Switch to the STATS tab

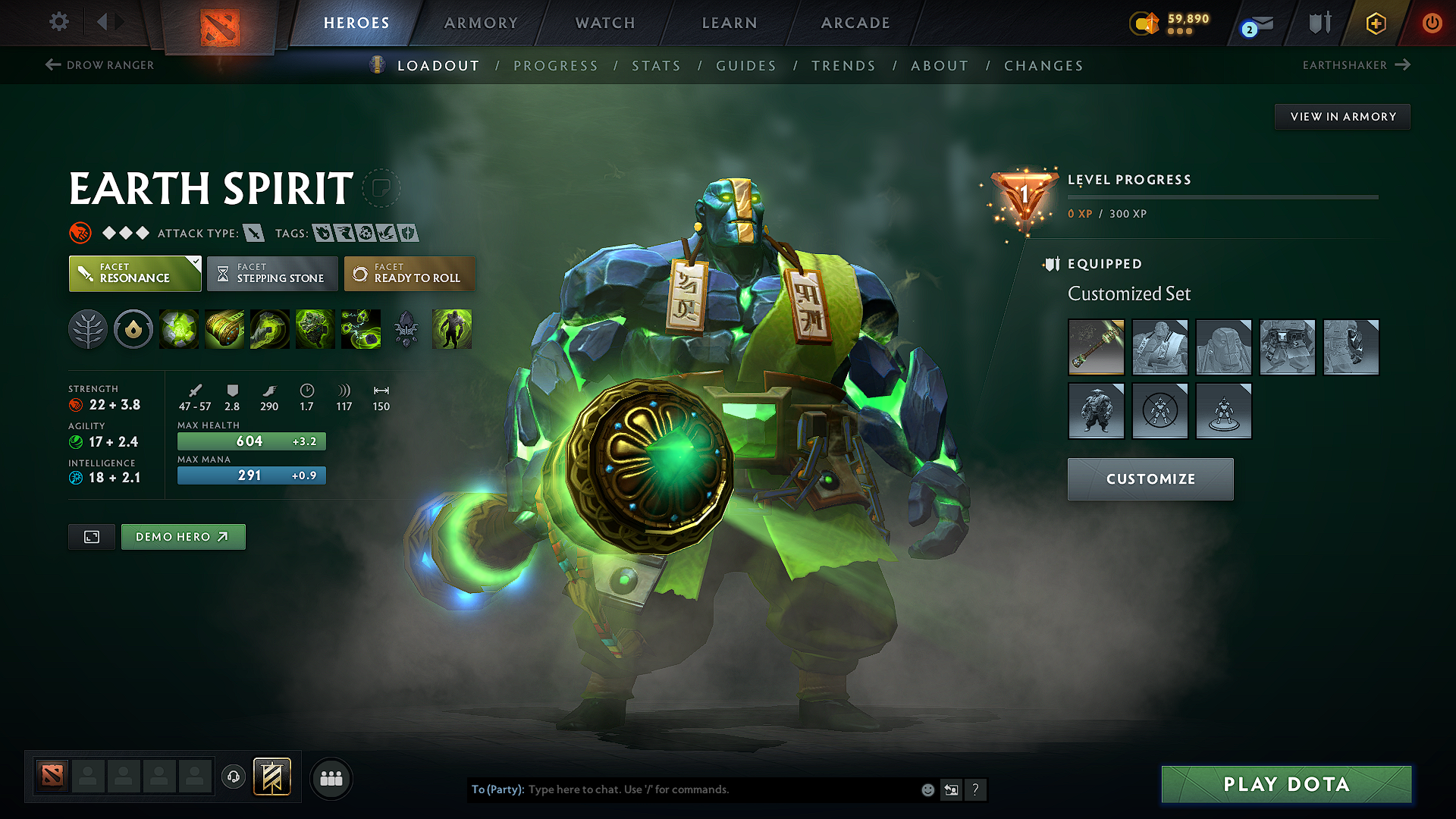tap(657, 66)
